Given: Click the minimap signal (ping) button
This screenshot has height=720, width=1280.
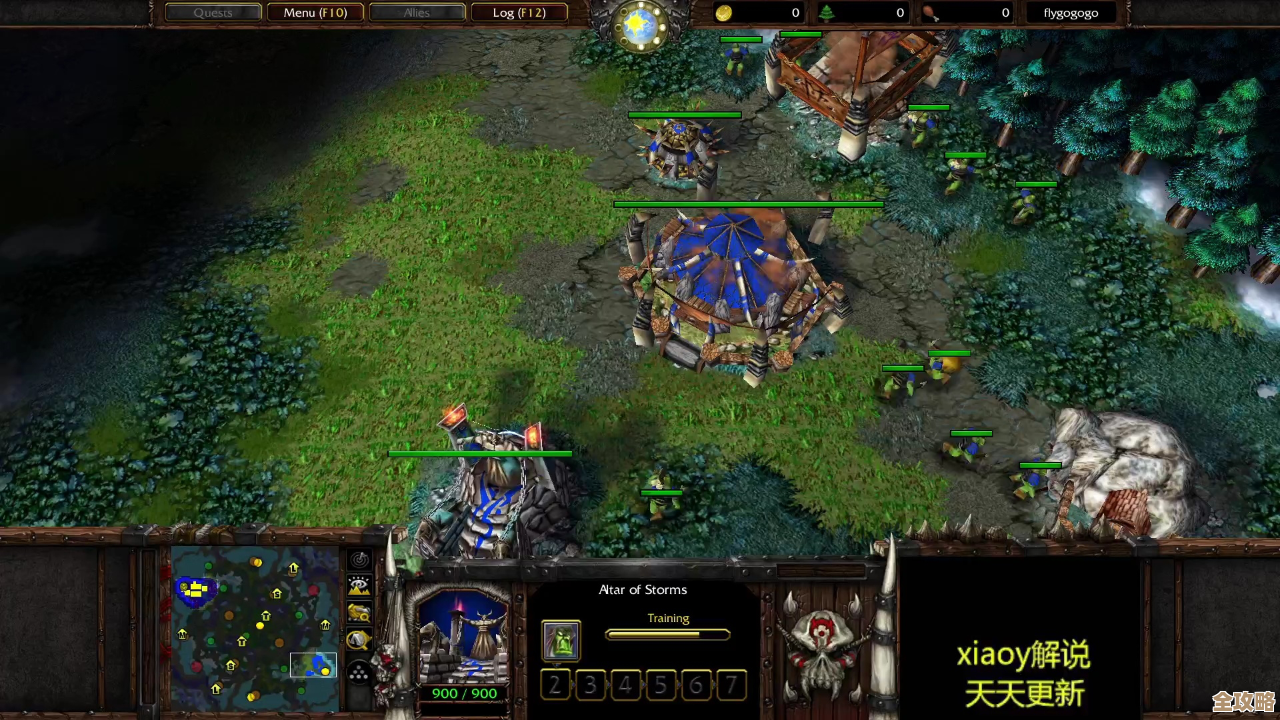Looking at the screenshot, I should pyautogui.click(x=358, y=561).
